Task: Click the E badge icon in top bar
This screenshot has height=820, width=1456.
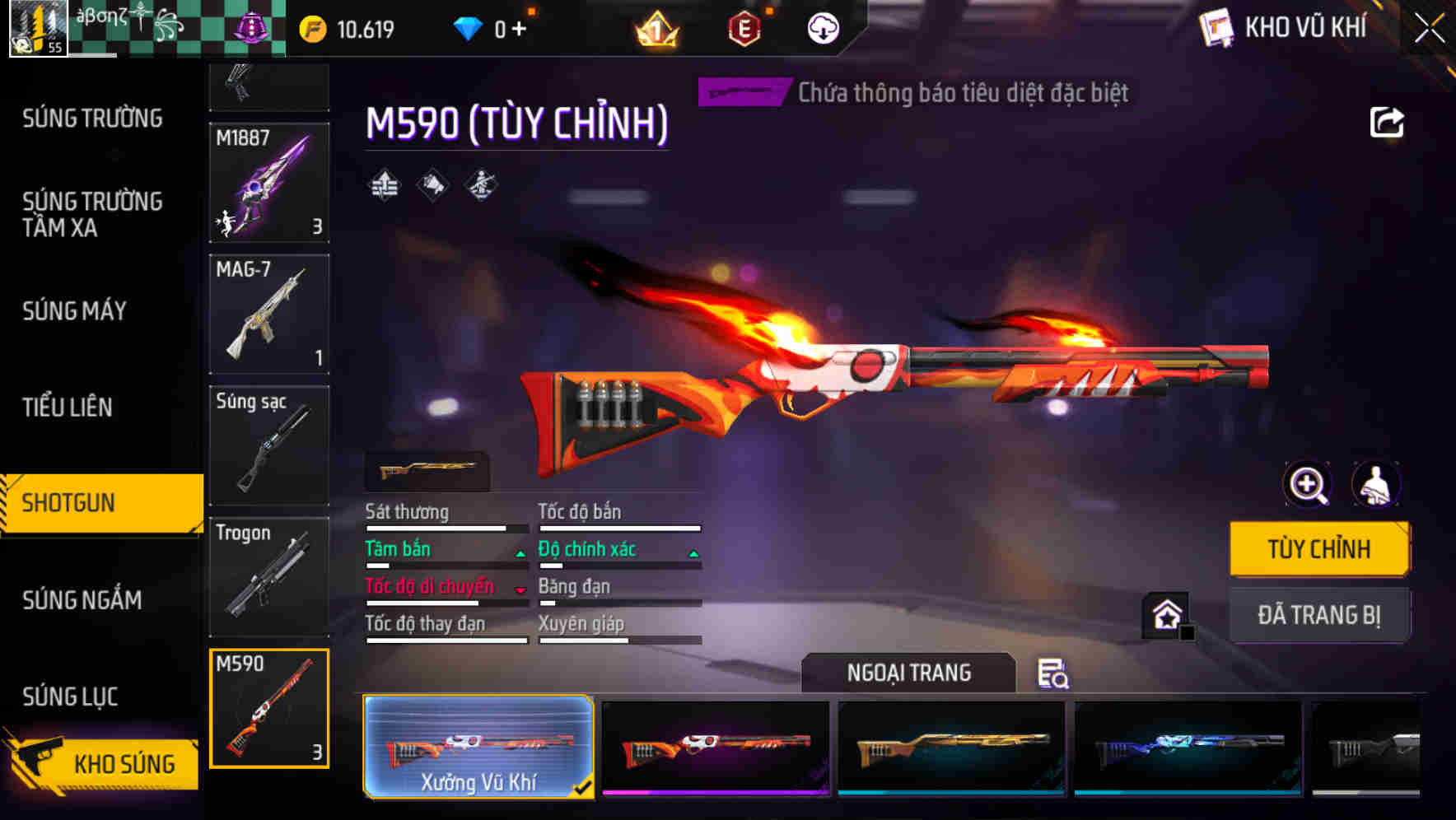Action: pyautogui.click(x=744, y=27)
